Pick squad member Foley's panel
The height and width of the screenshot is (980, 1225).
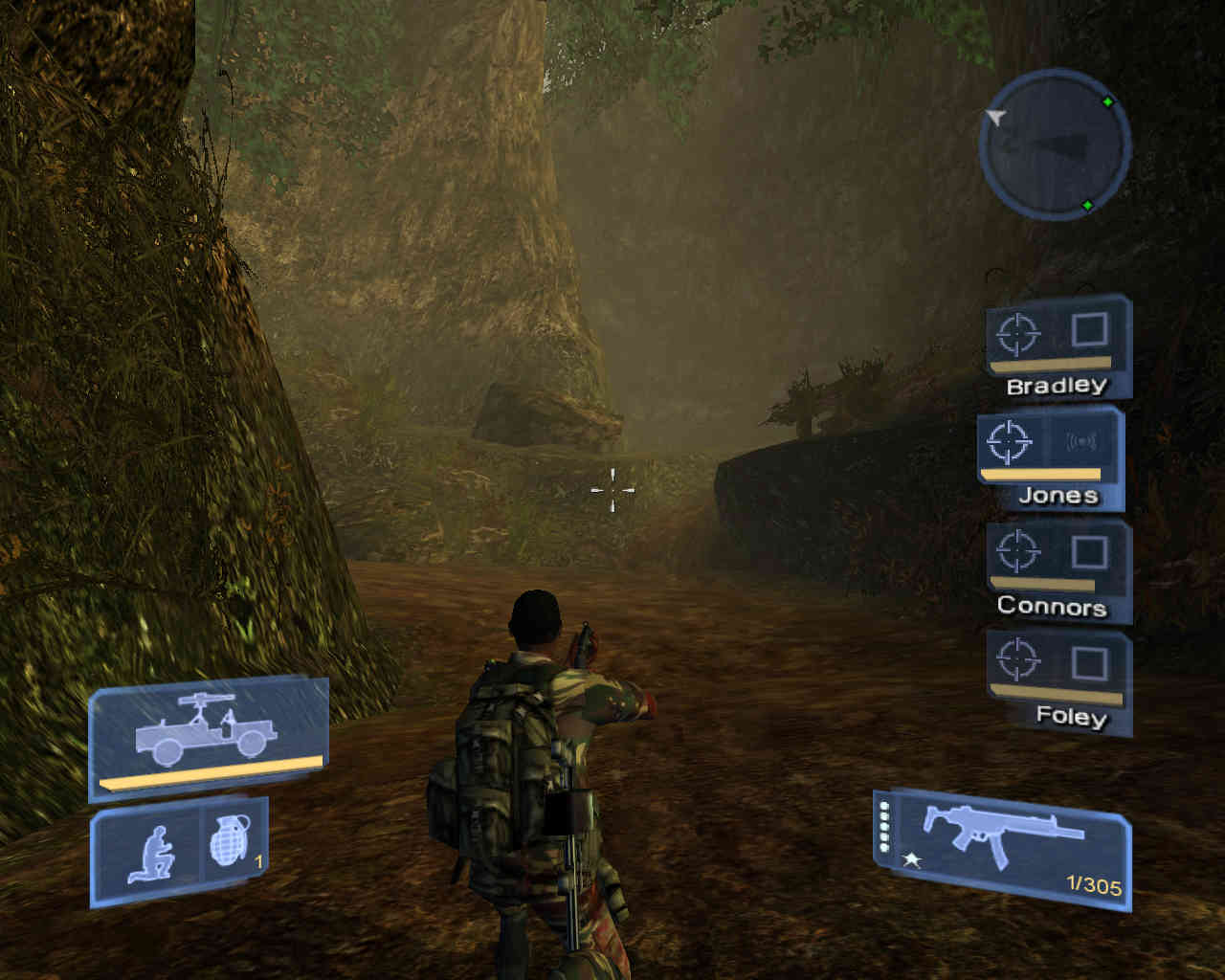coord(1058,678)
